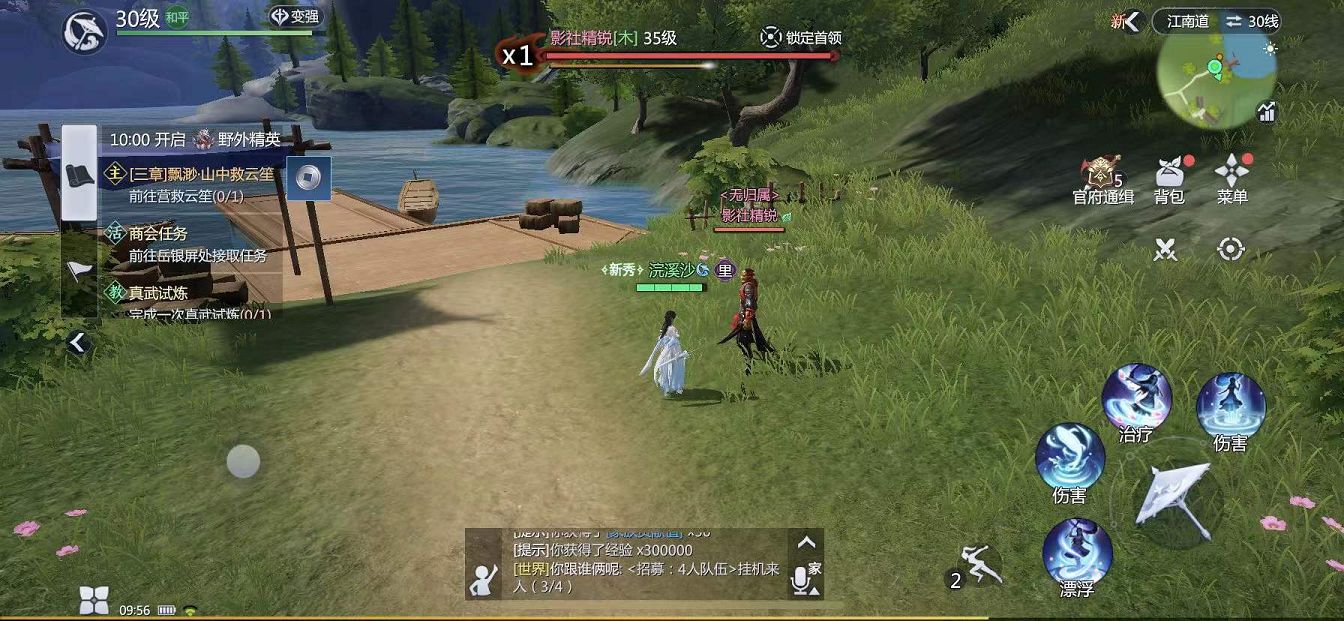Trigger the dodge running figure skill
Screen dimensions: 1344x621
click(977, 566)
